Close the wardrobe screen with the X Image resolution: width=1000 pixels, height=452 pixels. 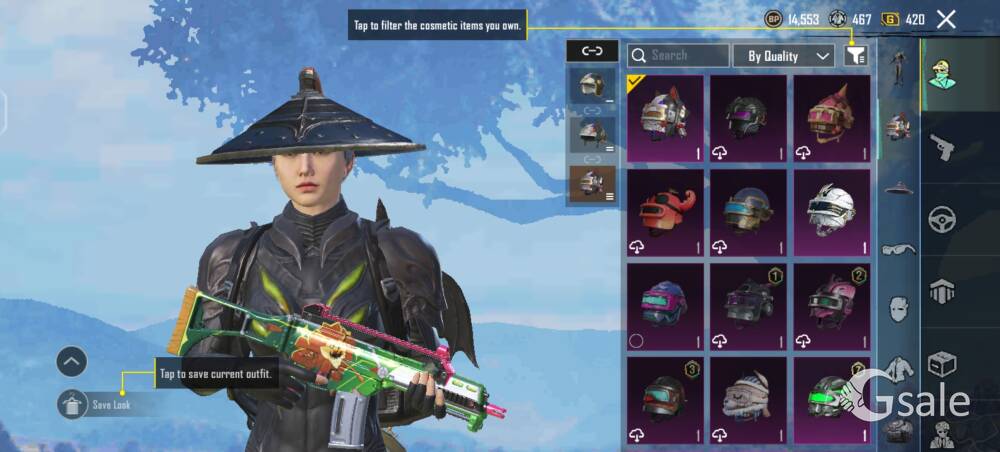(x=946, y=19)
